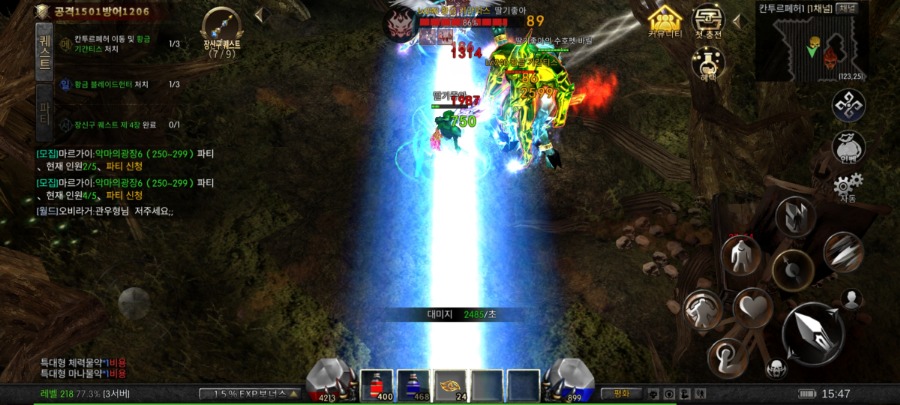Switch to the 파티 party tab
This screenshot has height=405, width=900.
[x=44, y=111]
